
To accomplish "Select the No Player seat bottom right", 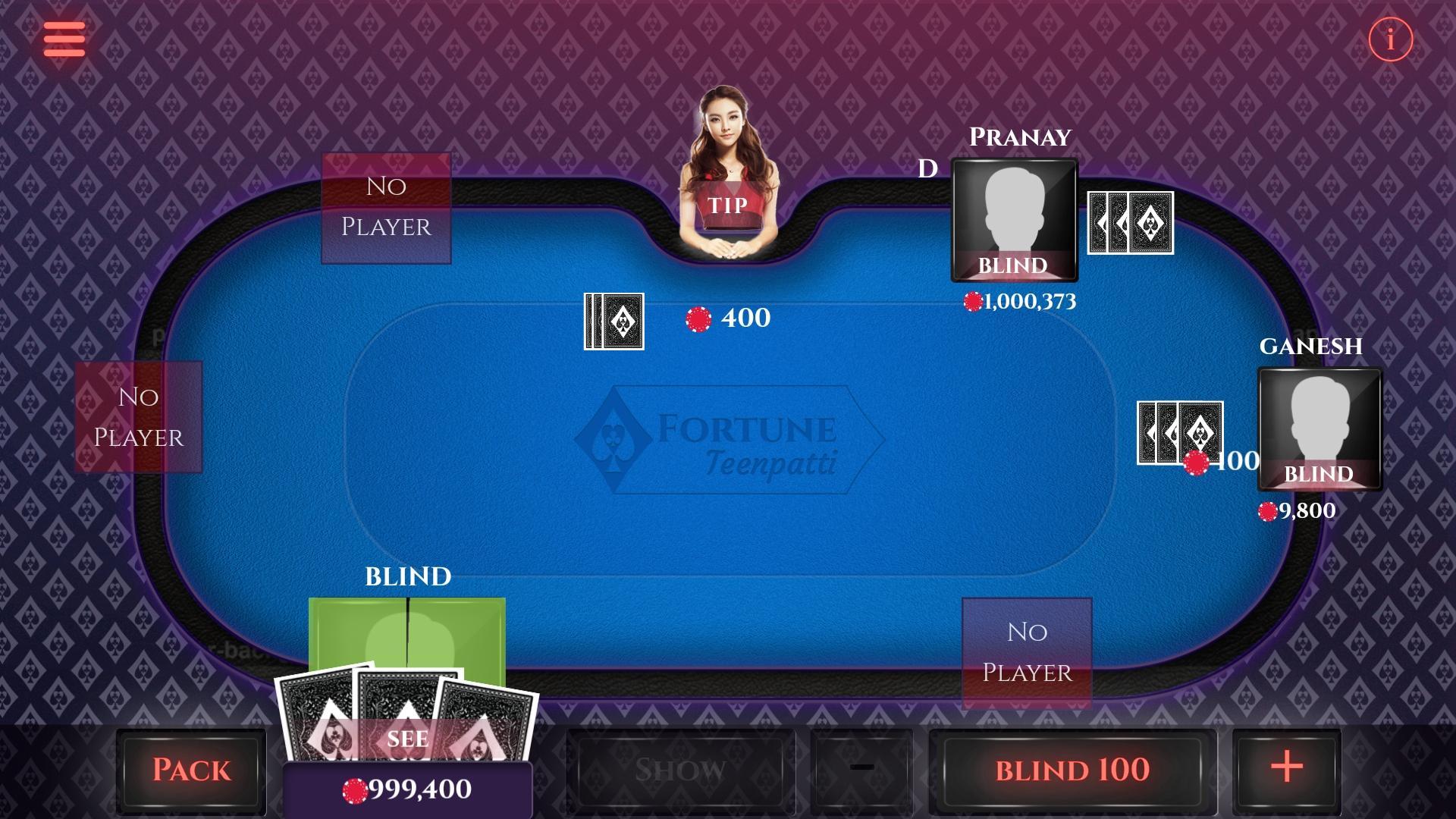I will pos(1026,651).
